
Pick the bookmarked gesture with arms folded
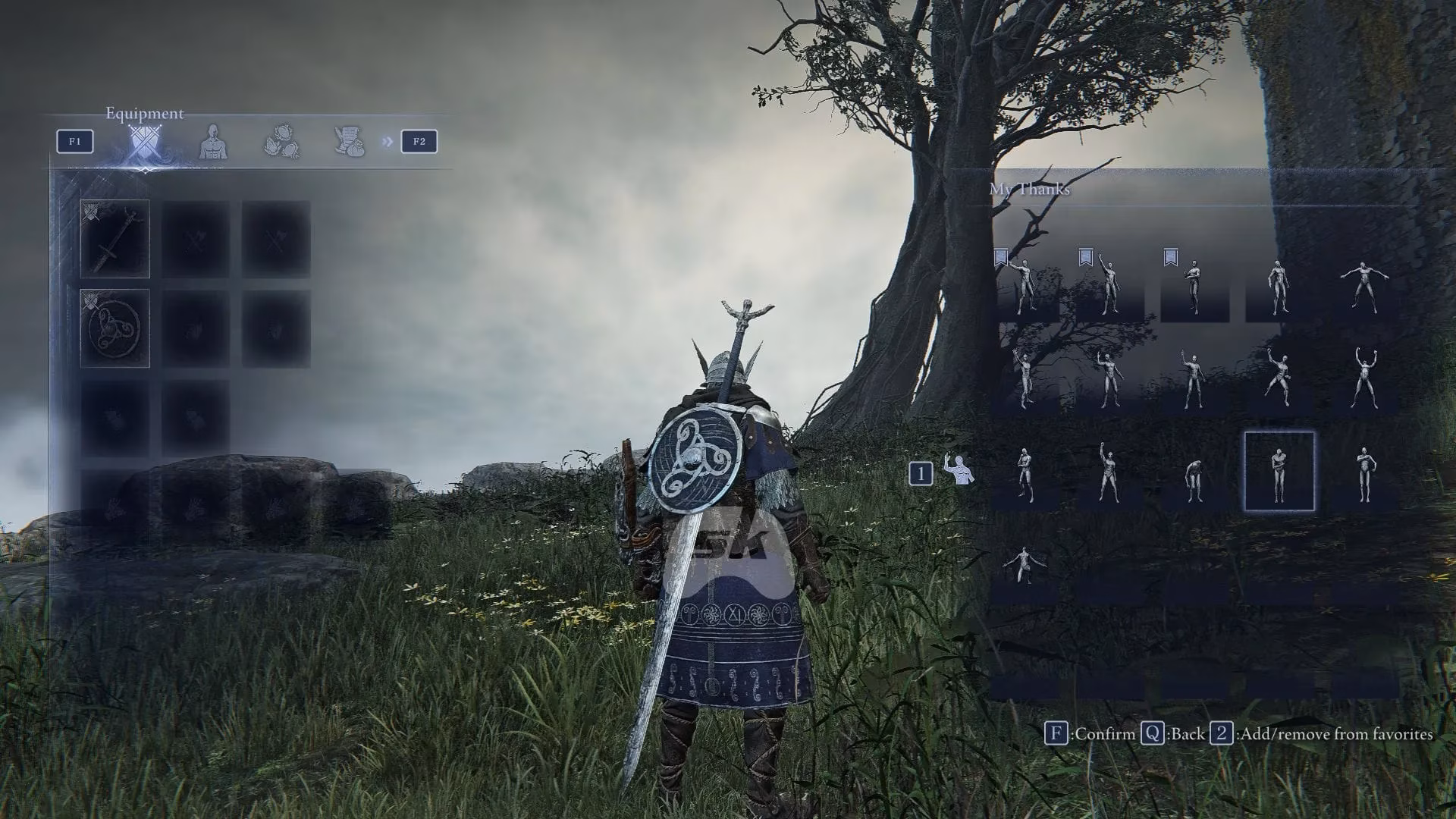pyautogui.click(x=1194, y=287)
